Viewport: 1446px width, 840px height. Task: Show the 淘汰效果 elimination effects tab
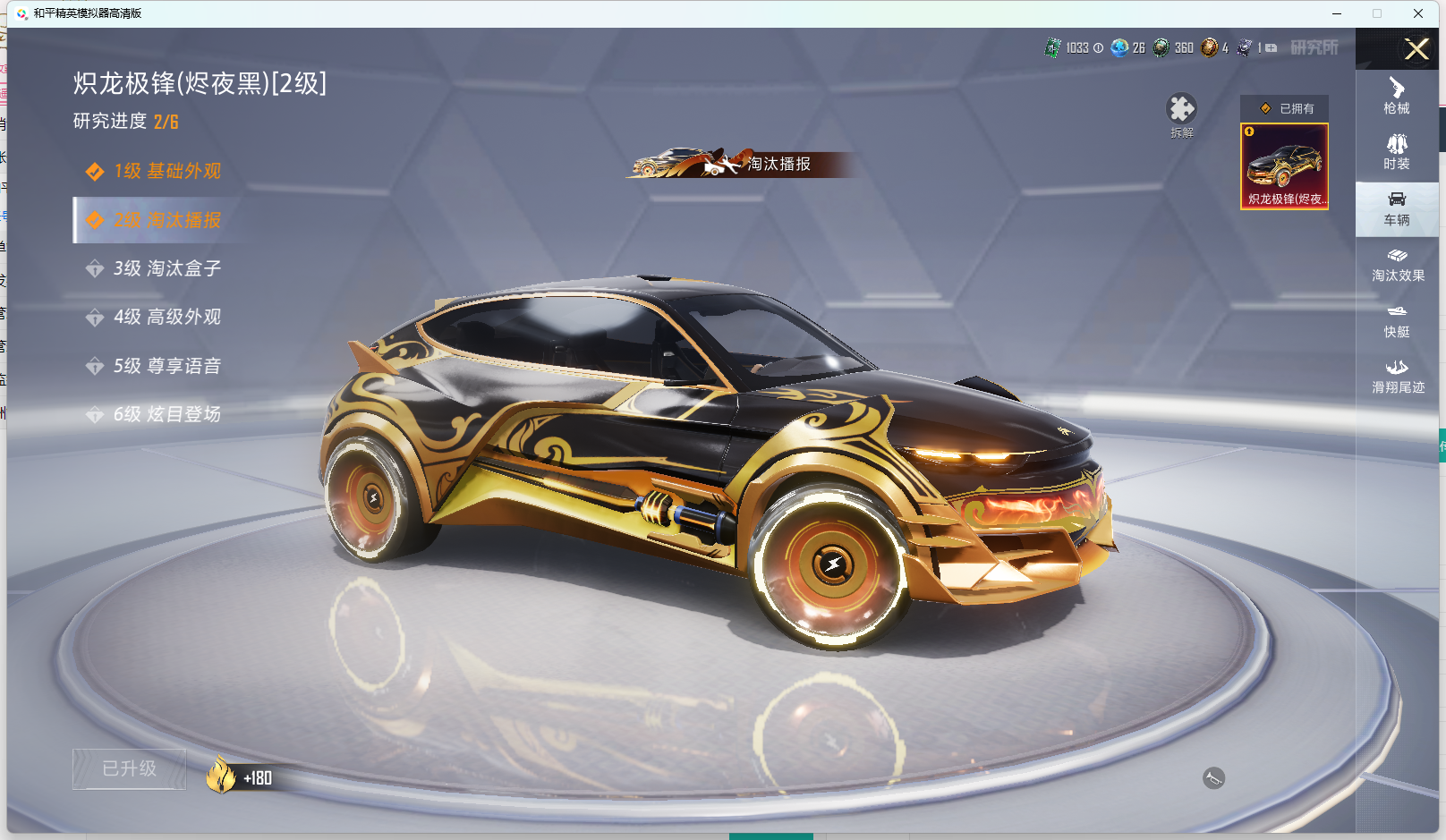pyautogui.click(x=1397, y=265)
